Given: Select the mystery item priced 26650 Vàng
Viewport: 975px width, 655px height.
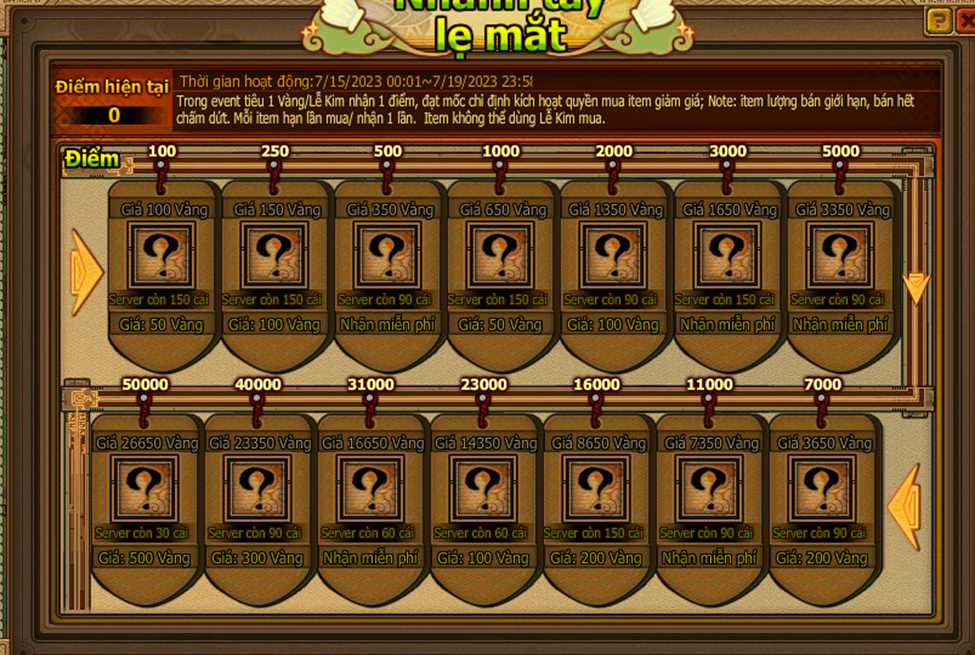Looking at the screenshot, I should click(145, 489).
